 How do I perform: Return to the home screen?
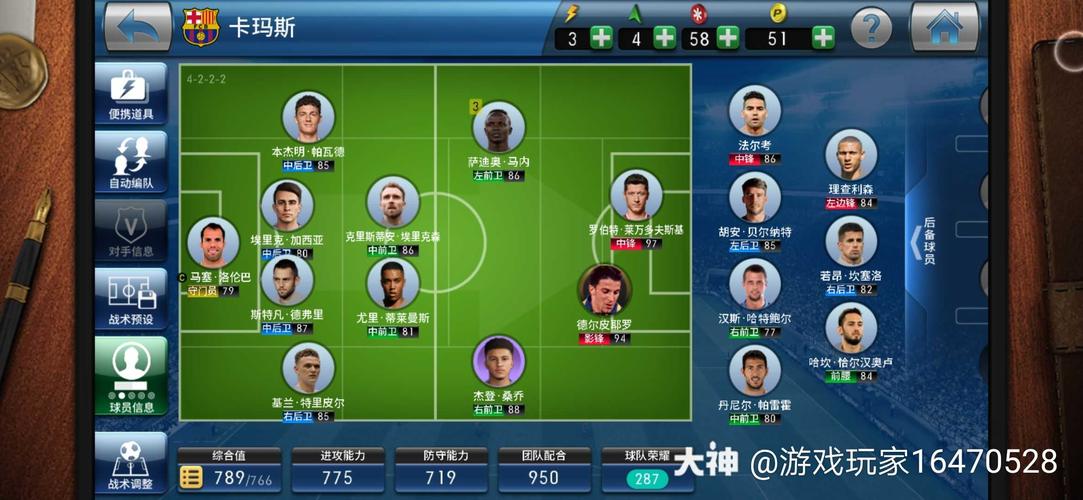pyautogui.click(x=943, y=26)
